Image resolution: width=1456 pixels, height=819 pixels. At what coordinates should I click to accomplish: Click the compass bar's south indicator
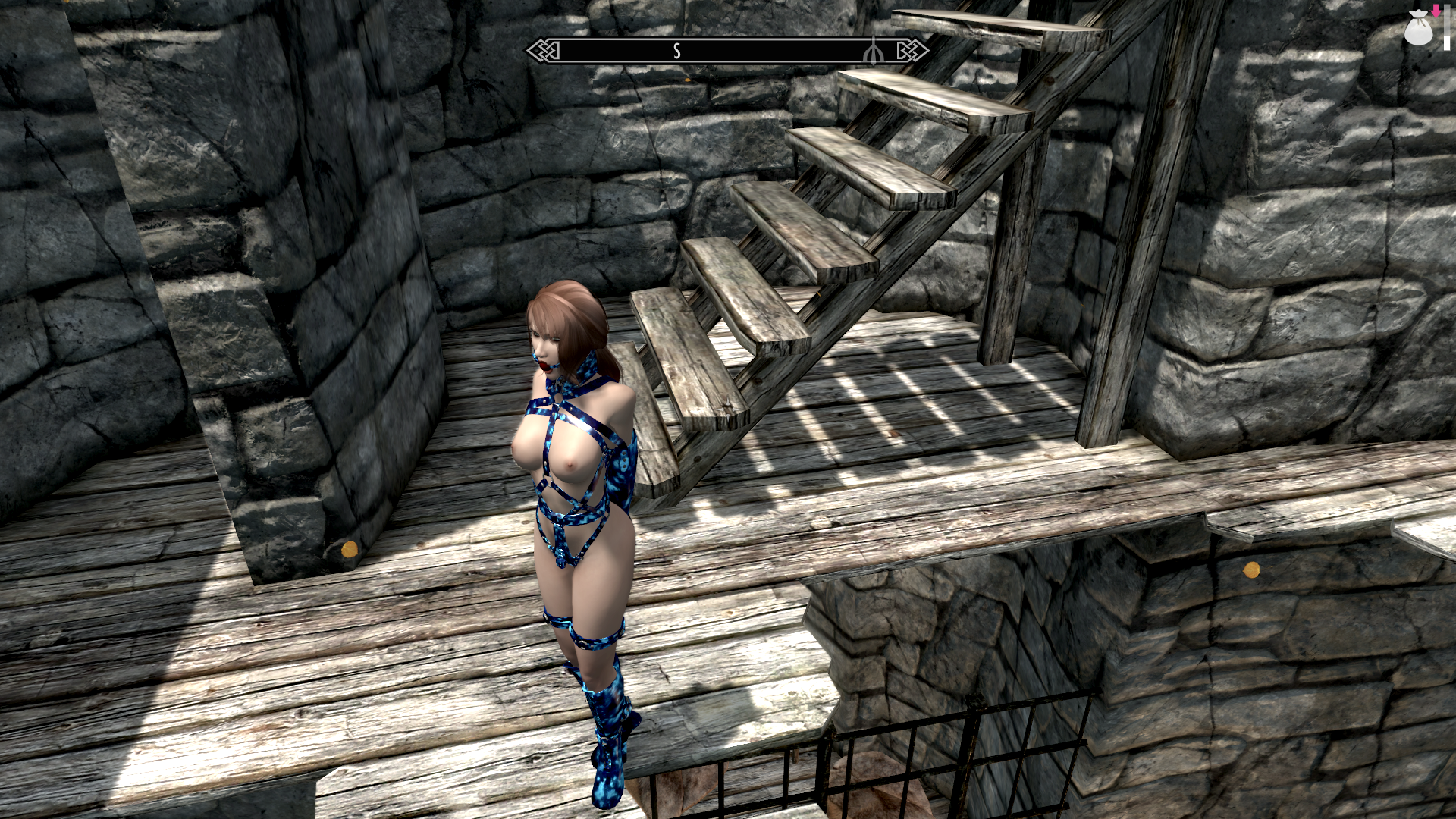pyautogui.click(x=676, y=51)
